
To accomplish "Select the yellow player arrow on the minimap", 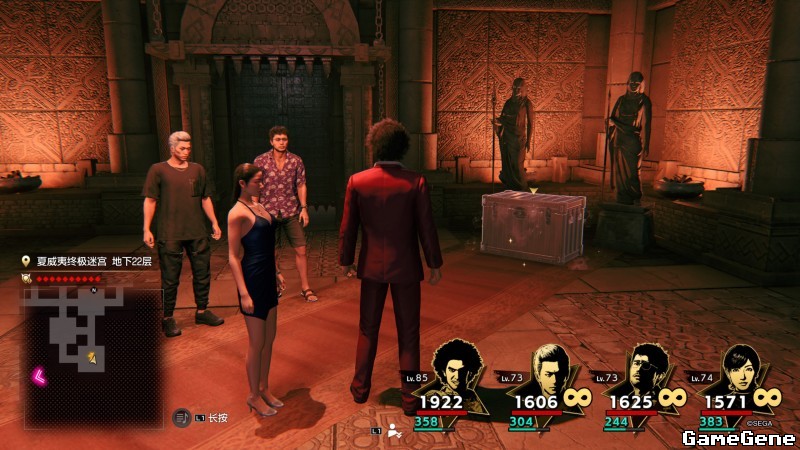I will 92,355.
